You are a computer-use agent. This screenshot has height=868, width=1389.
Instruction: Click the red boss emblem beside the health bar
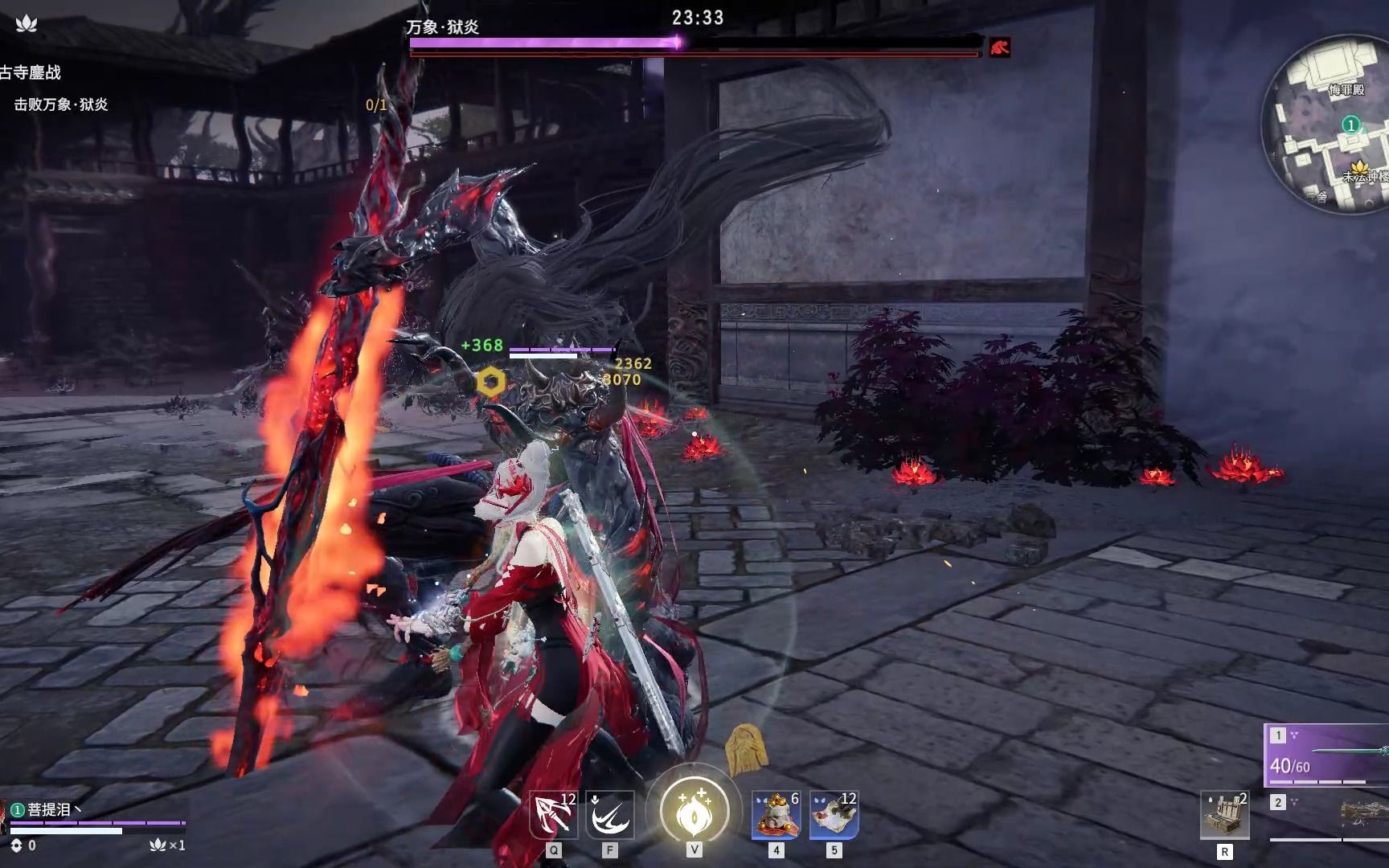(999, 48)
